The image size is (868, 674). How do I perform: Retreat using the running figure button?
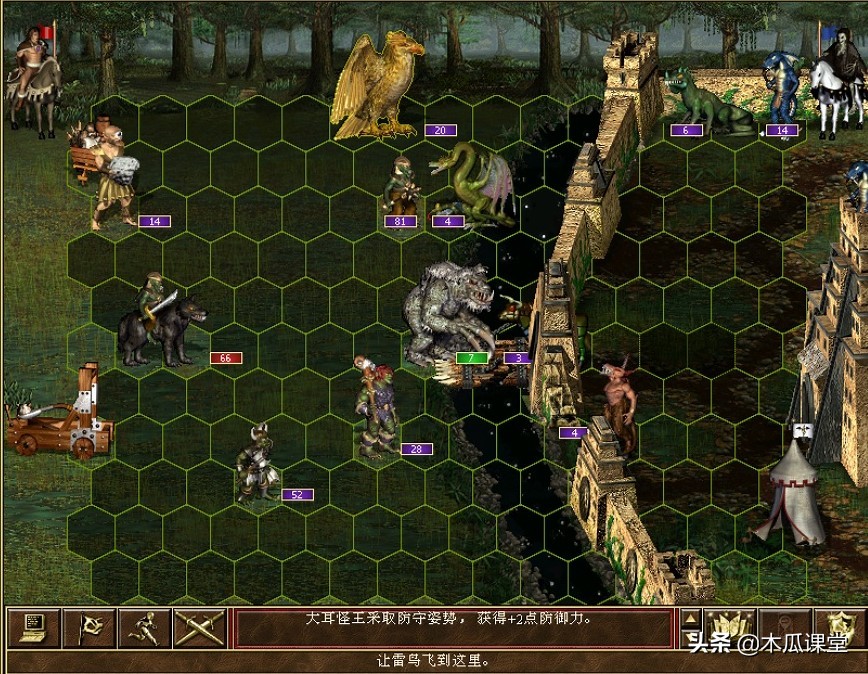point(142,628)
